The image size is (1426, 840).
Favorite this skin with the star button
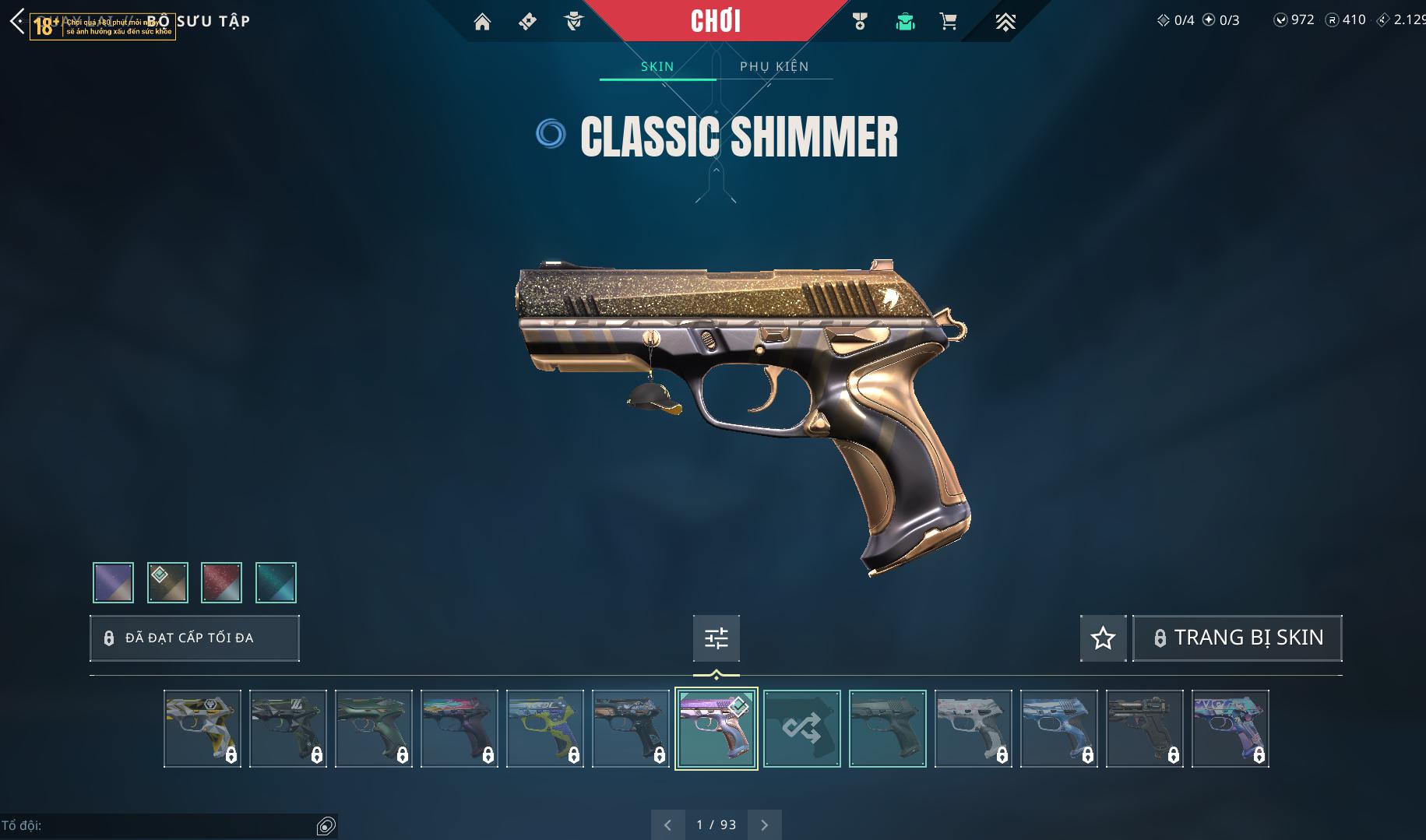[x=1103, y=638]
